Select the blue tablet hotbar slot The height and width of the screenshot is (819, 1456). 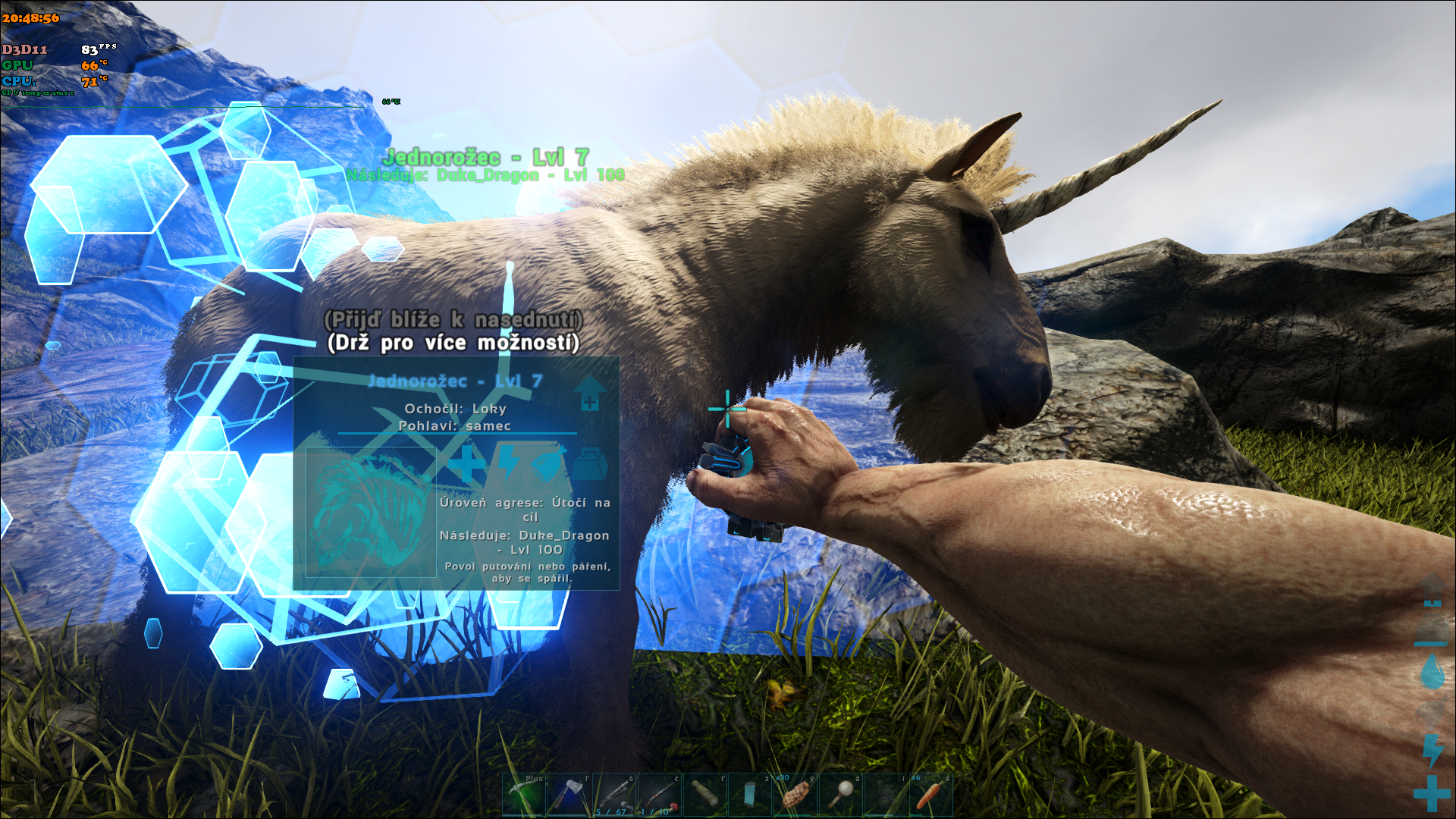click(x=750, y=795)
